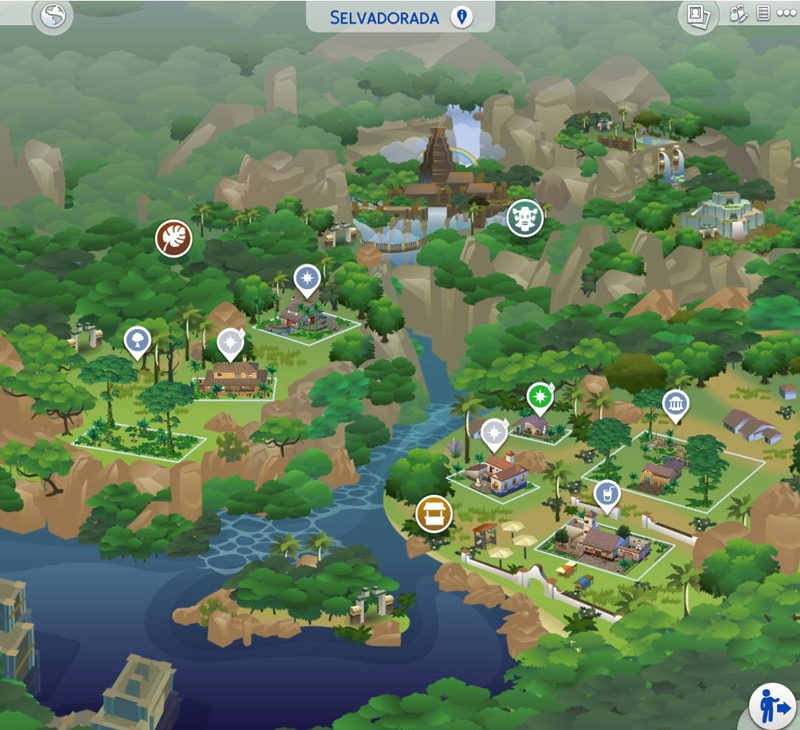This screenshot has height=730, width=800.
Task: Select the gray compass pin near the national park
Action: point(231,343)
